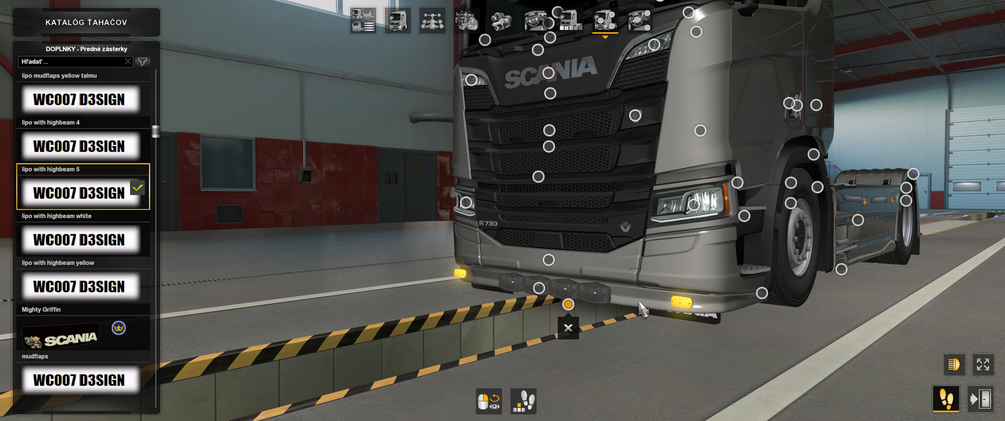Open the engine category tab
The image size is (1005, 421).
pyautogui.click(x=467, y=21)
